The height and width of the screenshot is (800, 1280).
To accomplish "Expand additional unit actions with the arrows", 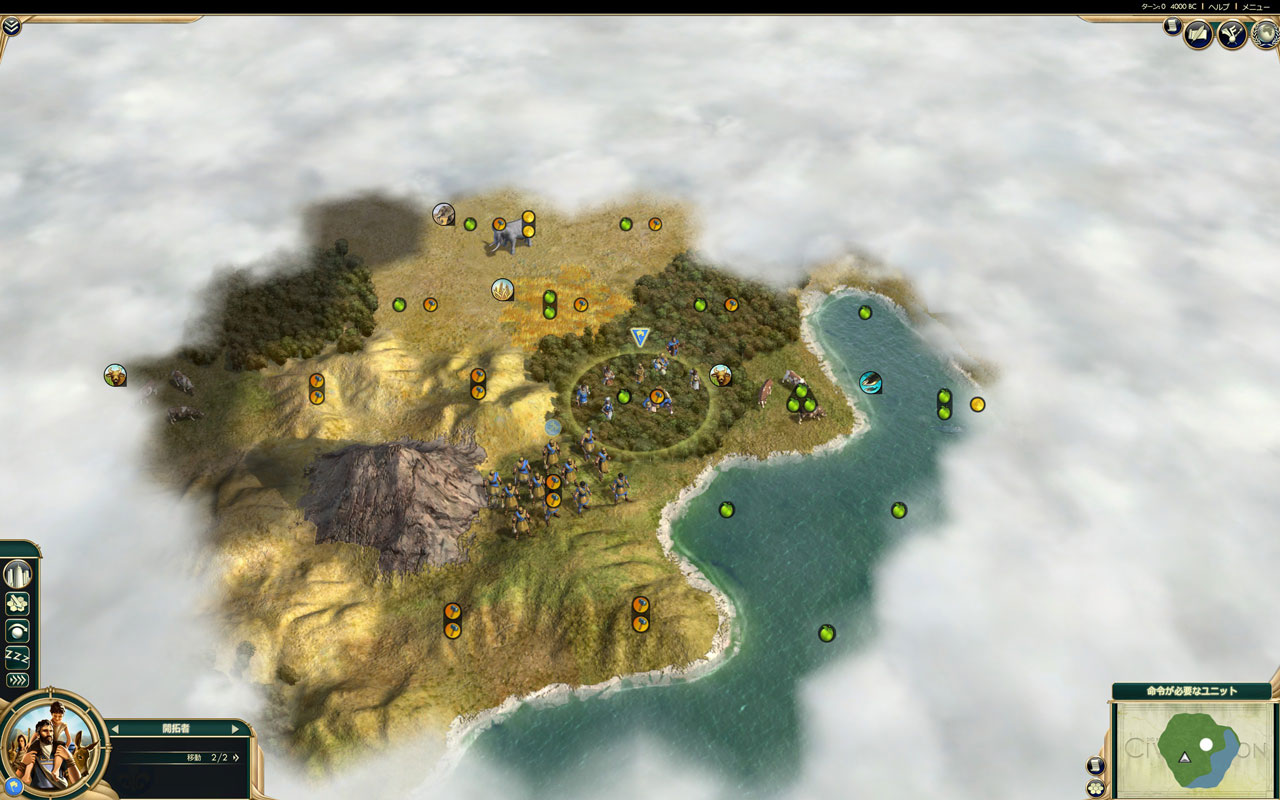I will (17, 680).
